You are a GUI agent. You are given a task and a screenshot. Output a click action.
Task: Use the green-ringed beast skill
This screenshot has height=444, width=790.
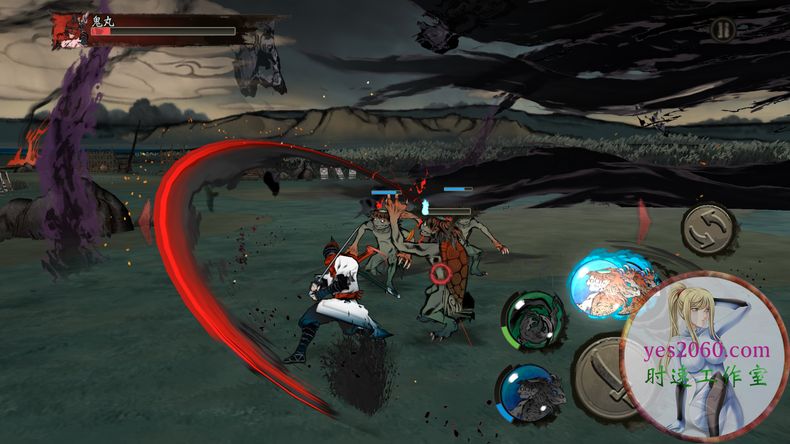(532, 319)
